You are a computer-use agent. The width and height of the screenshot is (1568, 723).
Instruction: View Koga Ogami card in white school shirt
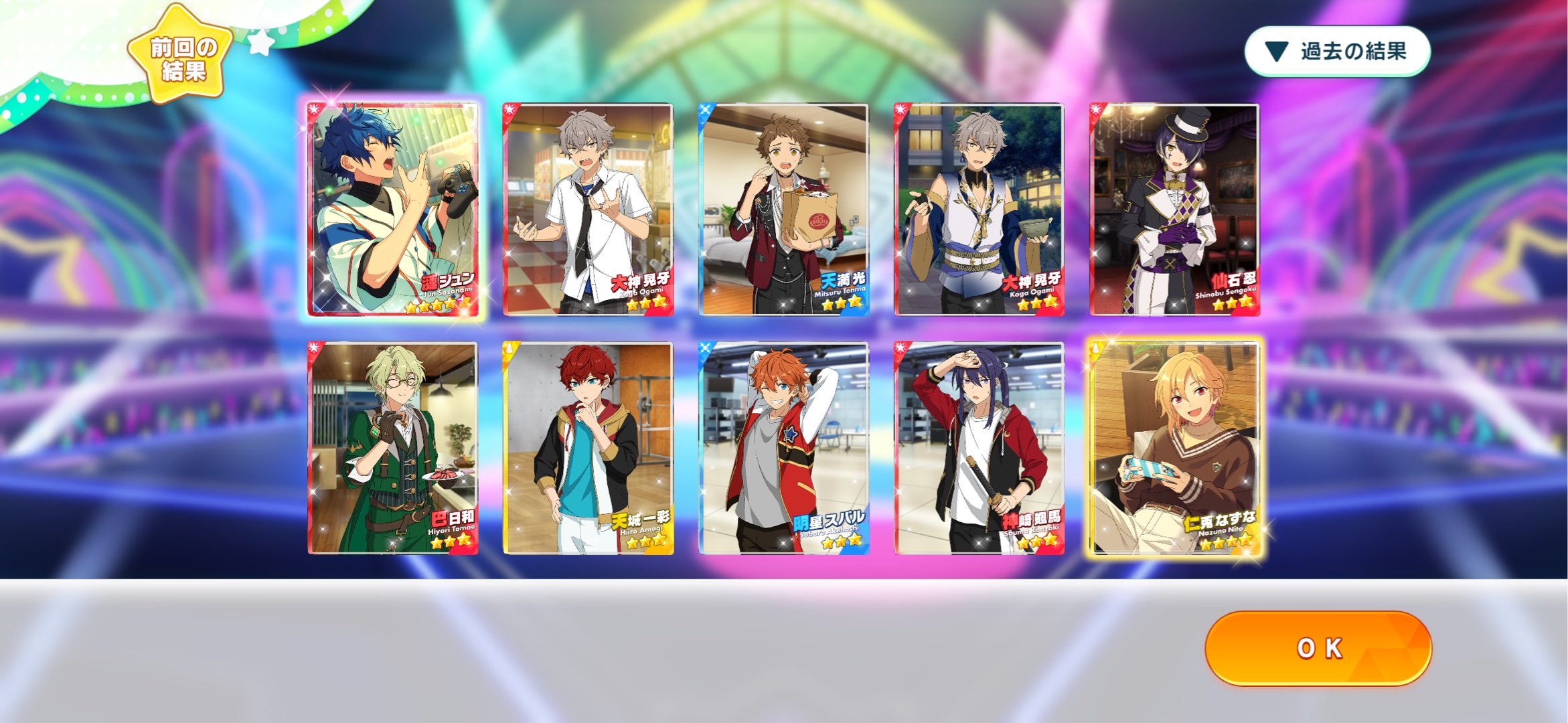click(x=588, y=209)
